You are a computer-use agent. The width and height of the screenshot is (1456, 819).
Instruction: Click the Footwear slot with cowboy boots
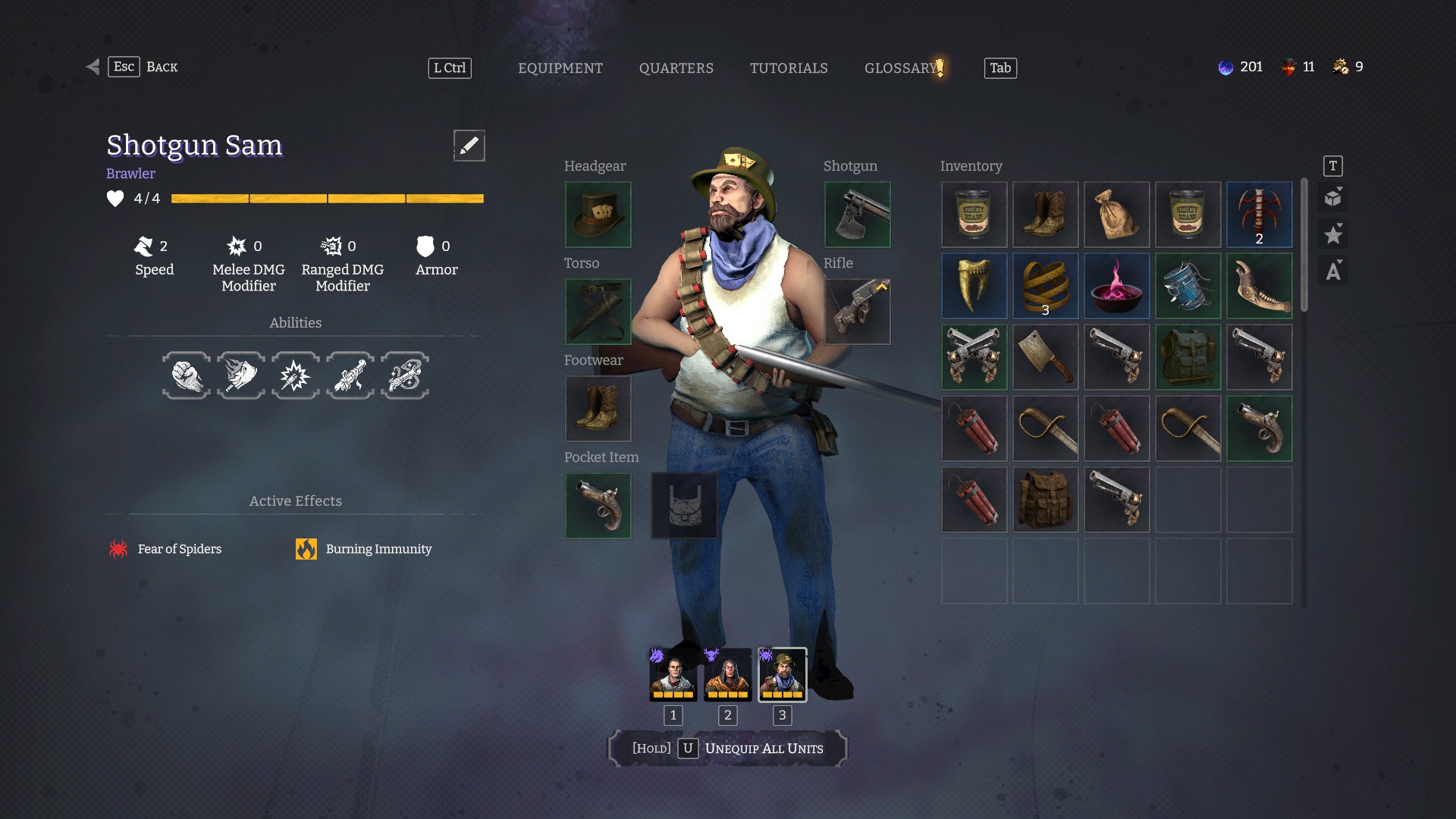598,409
